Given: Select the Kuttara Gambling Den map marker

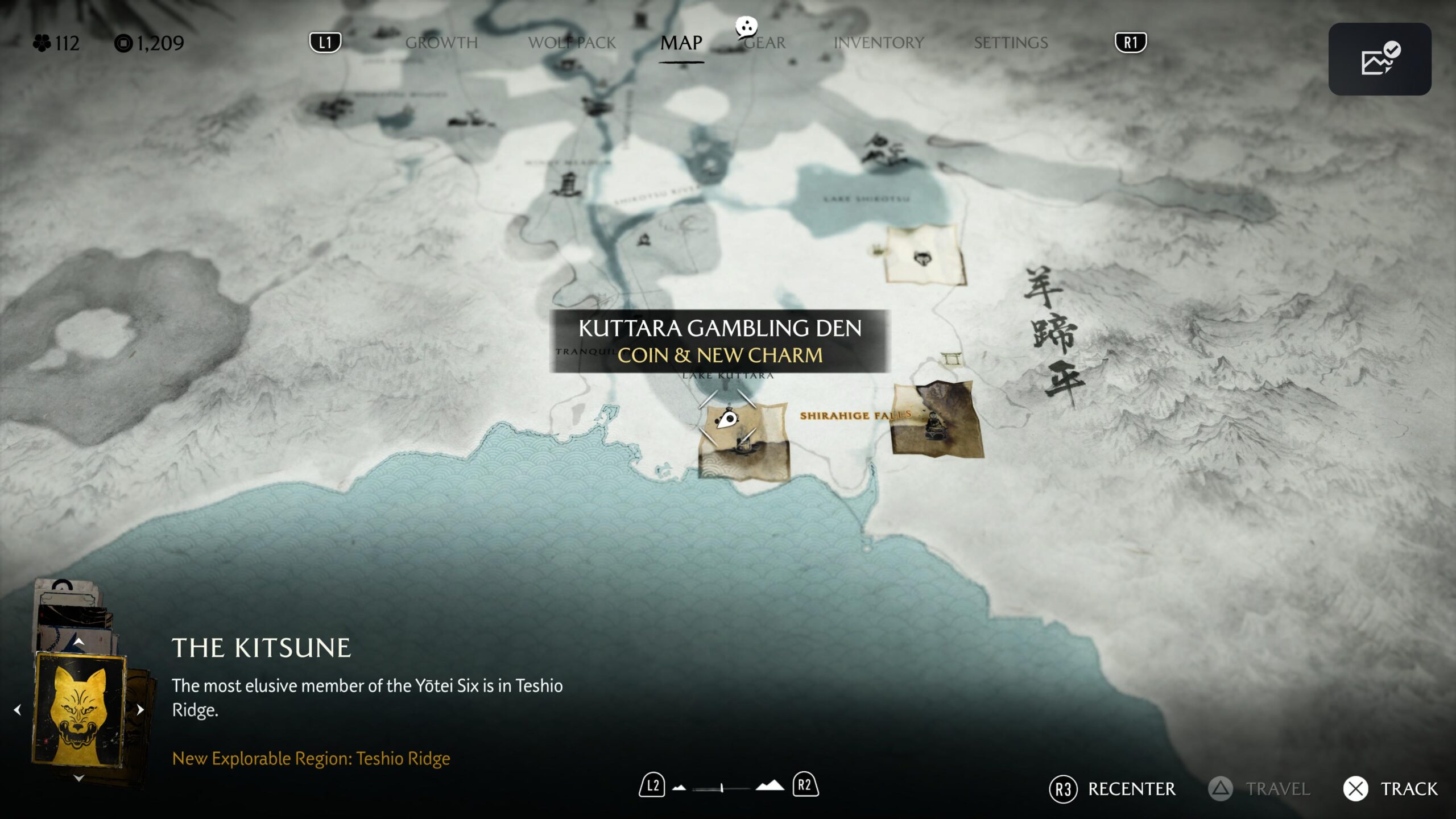Looking at the screenshot, I should (727, 421).
